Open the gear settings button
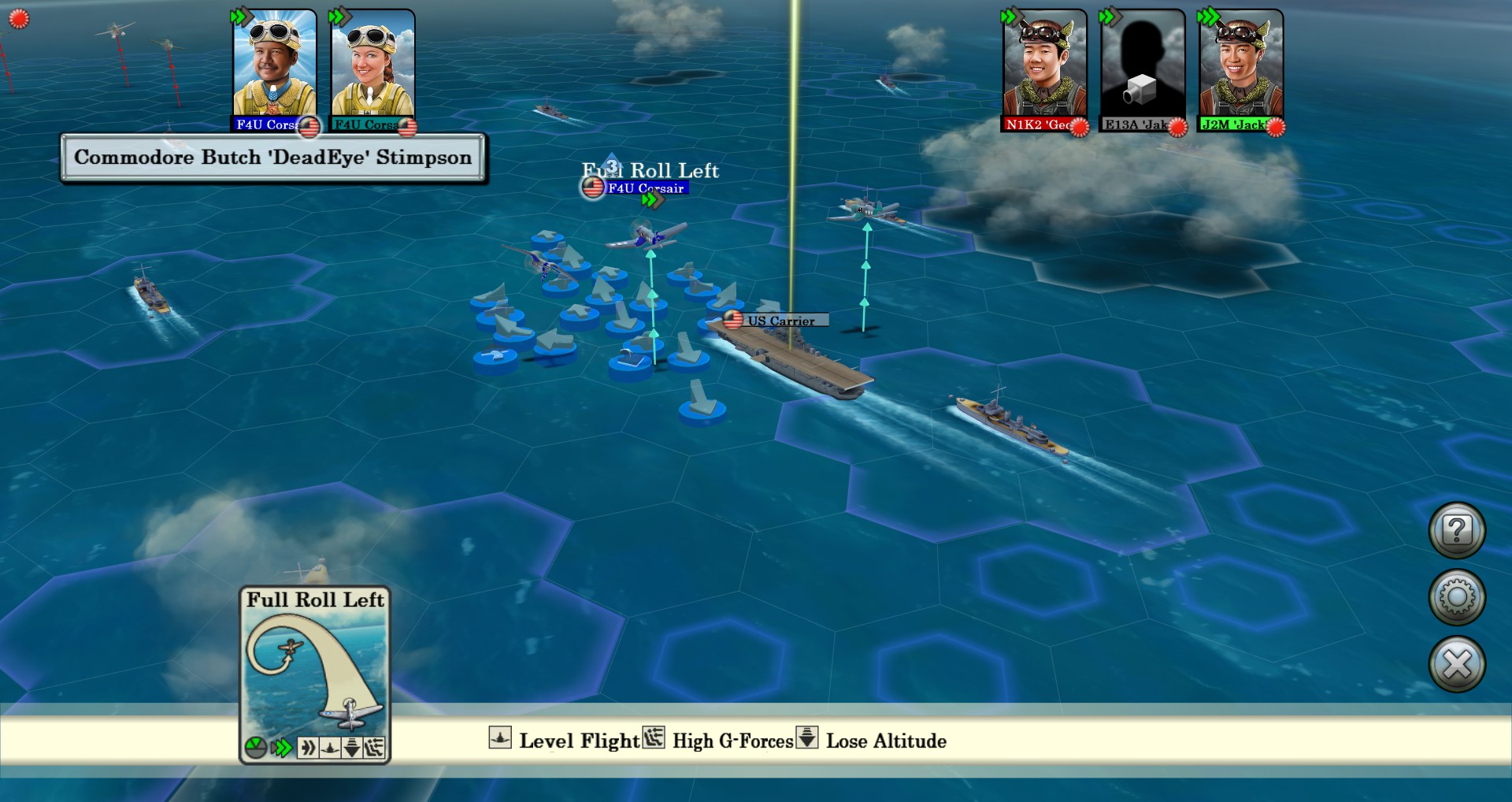This screenshot has width=1512, height=802. 1457,597
